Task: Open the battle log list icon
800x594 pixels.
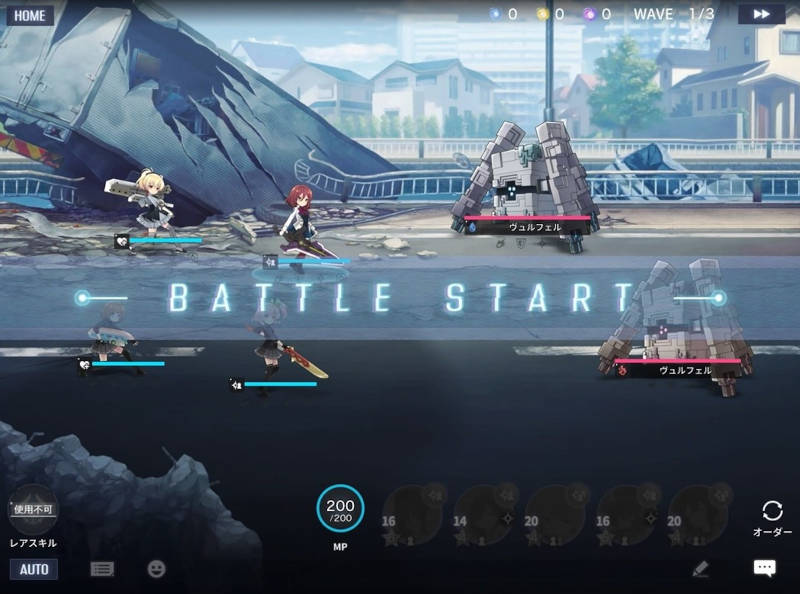Action: [x=102, y=568]
